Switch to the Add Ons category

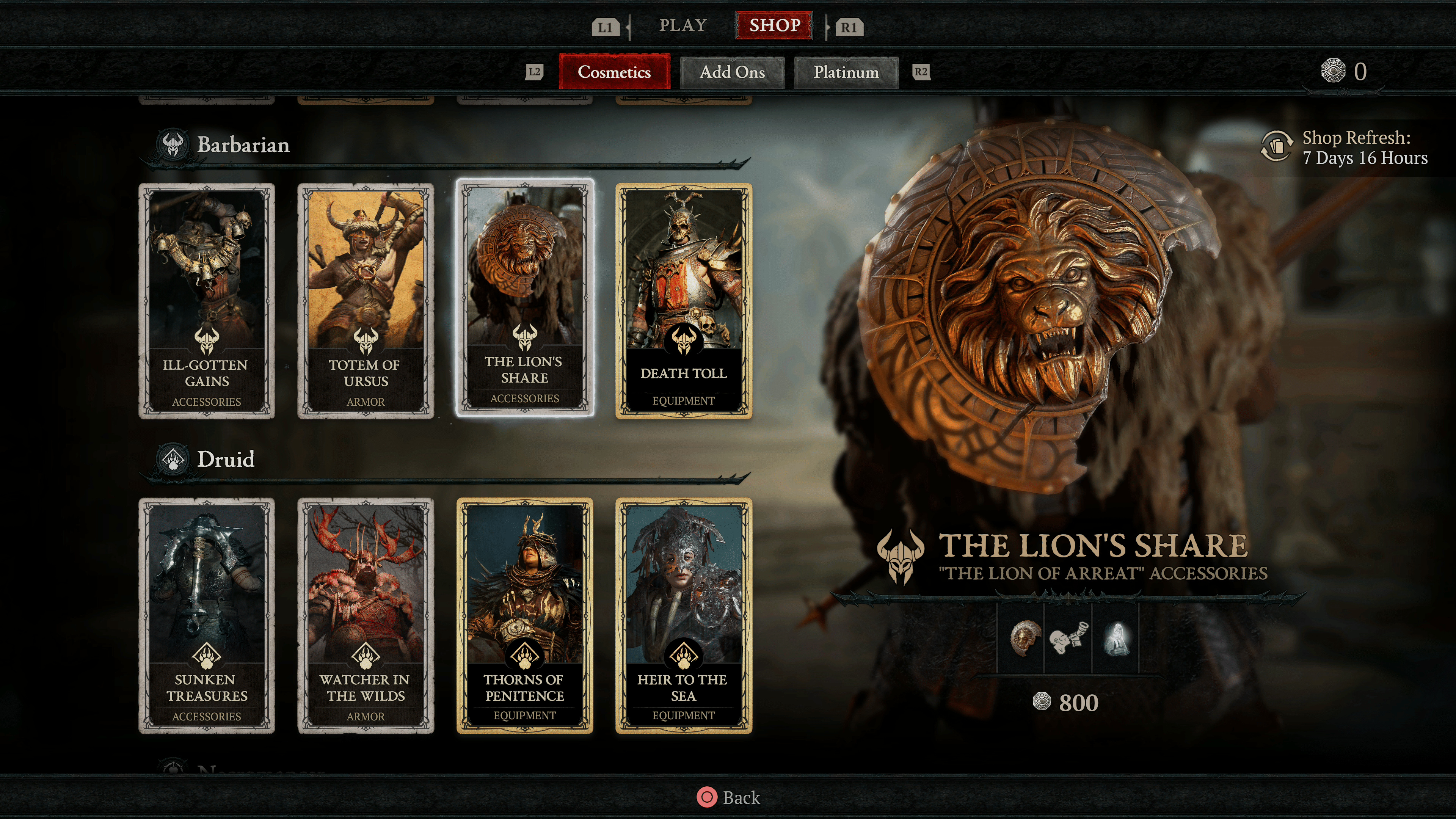tap(732, 72)
